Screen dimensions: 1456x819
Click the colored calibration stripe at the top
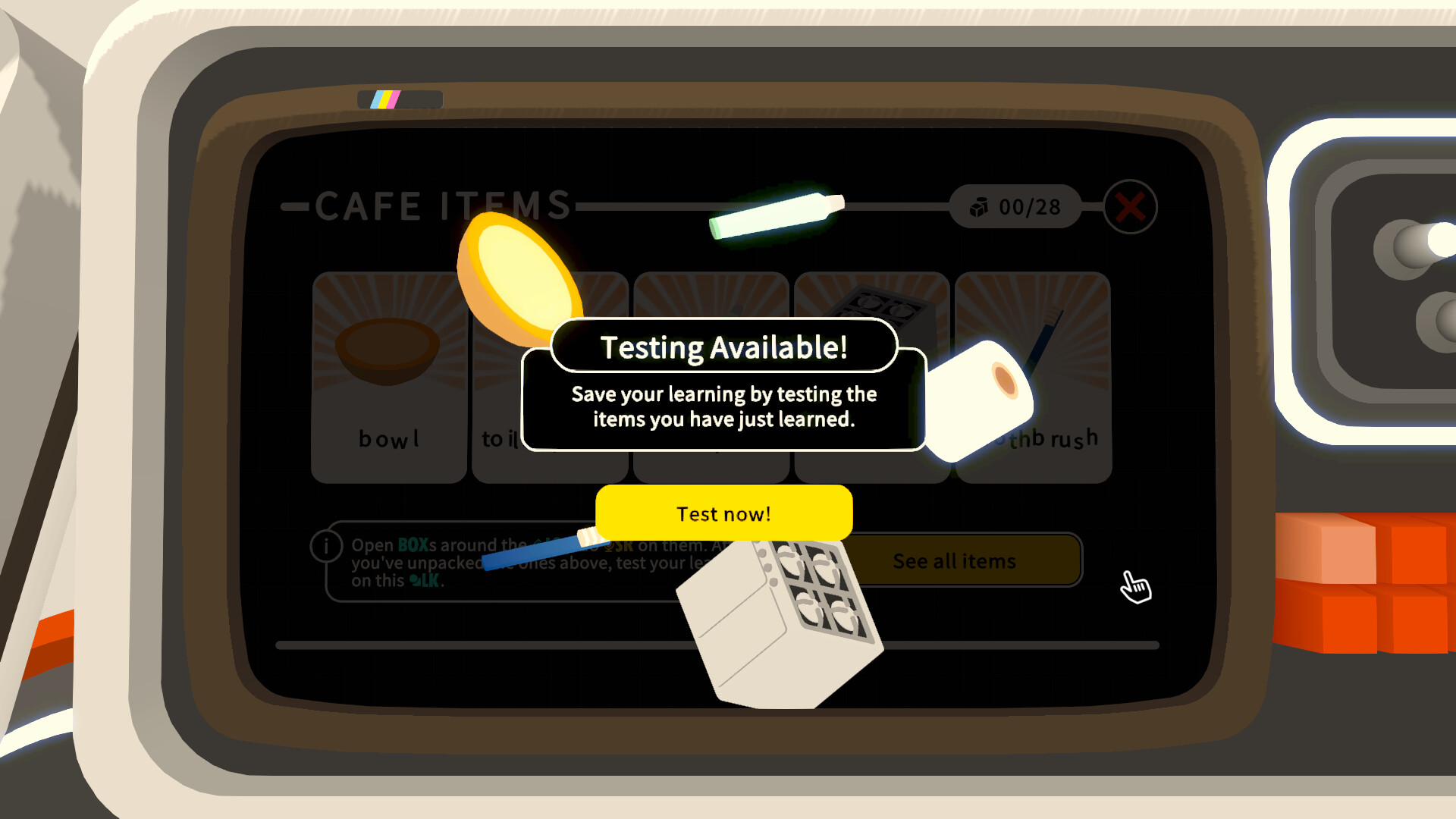tap(385, 99)
